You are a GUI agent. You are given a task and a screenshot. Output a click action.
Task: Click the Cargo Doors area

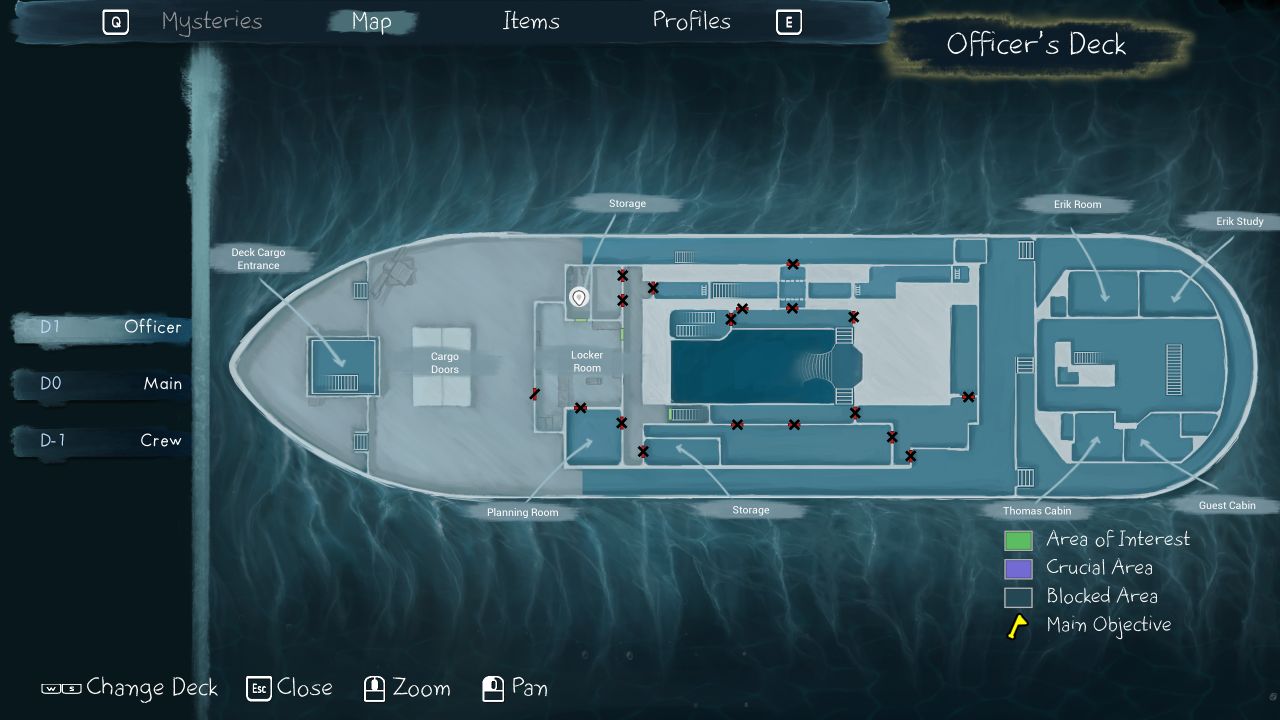tap(444, 363)
